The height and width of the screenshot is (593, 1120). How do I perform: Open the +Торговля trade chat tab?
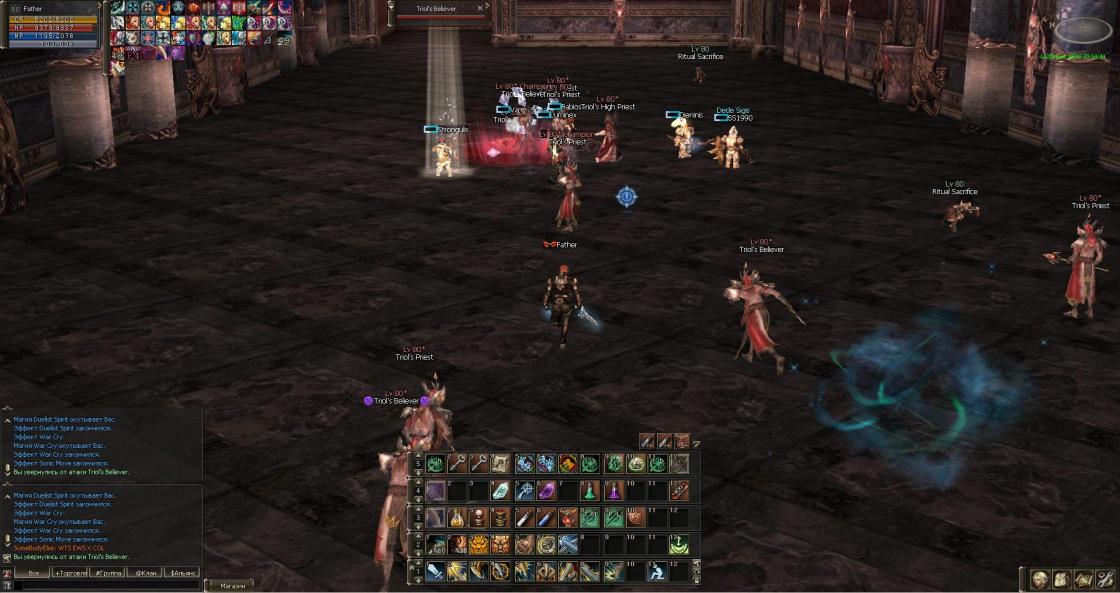70,573
